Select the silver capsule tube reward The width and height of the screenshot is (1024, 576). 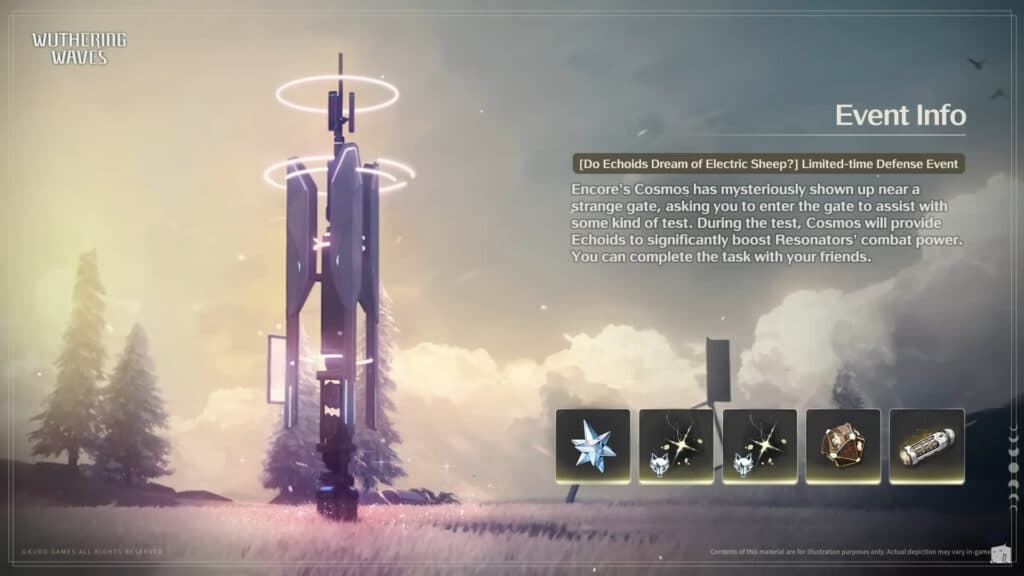[926, 446]
